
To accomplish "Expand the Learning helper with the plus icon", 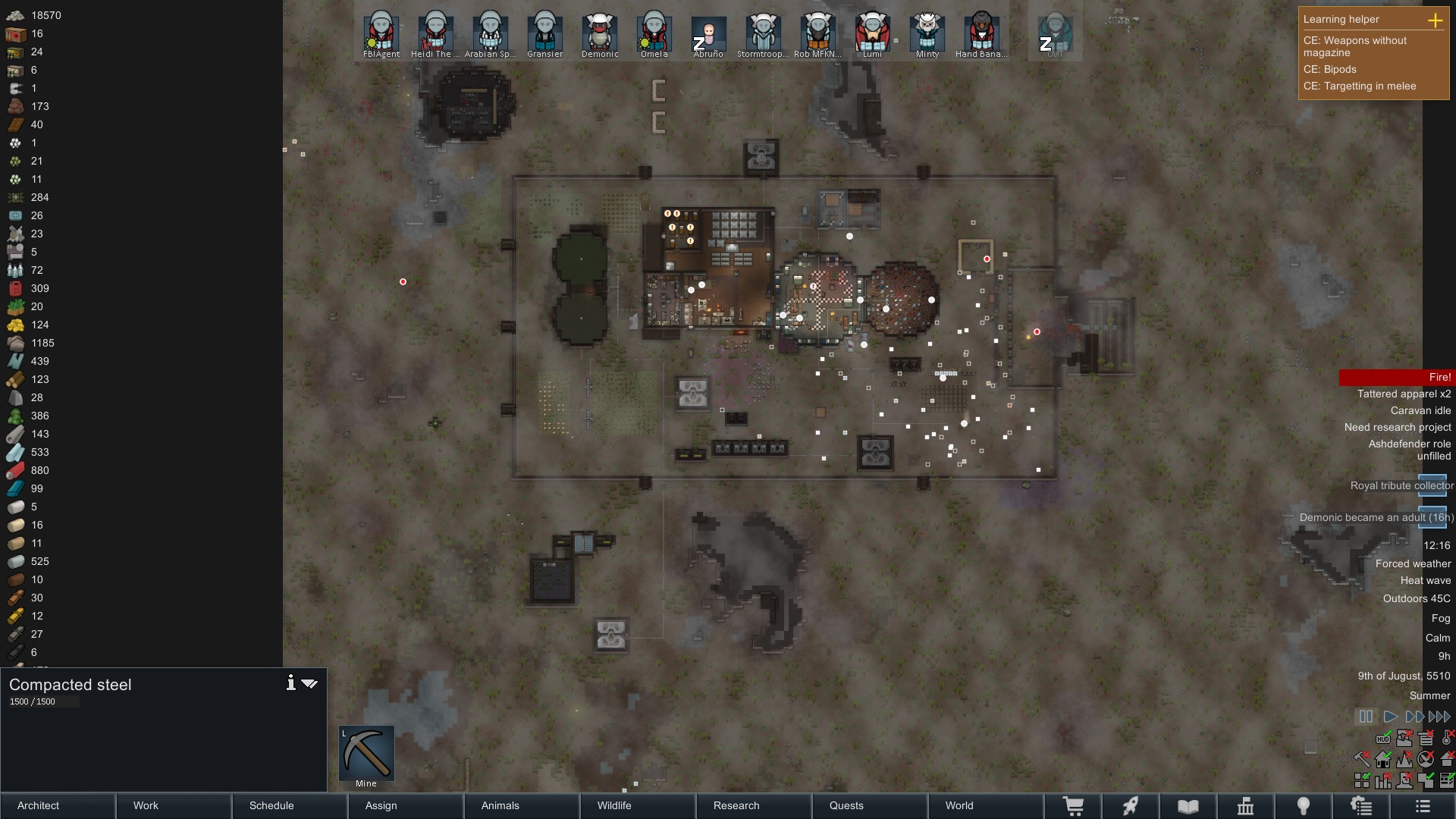I will coord(1436,20).
